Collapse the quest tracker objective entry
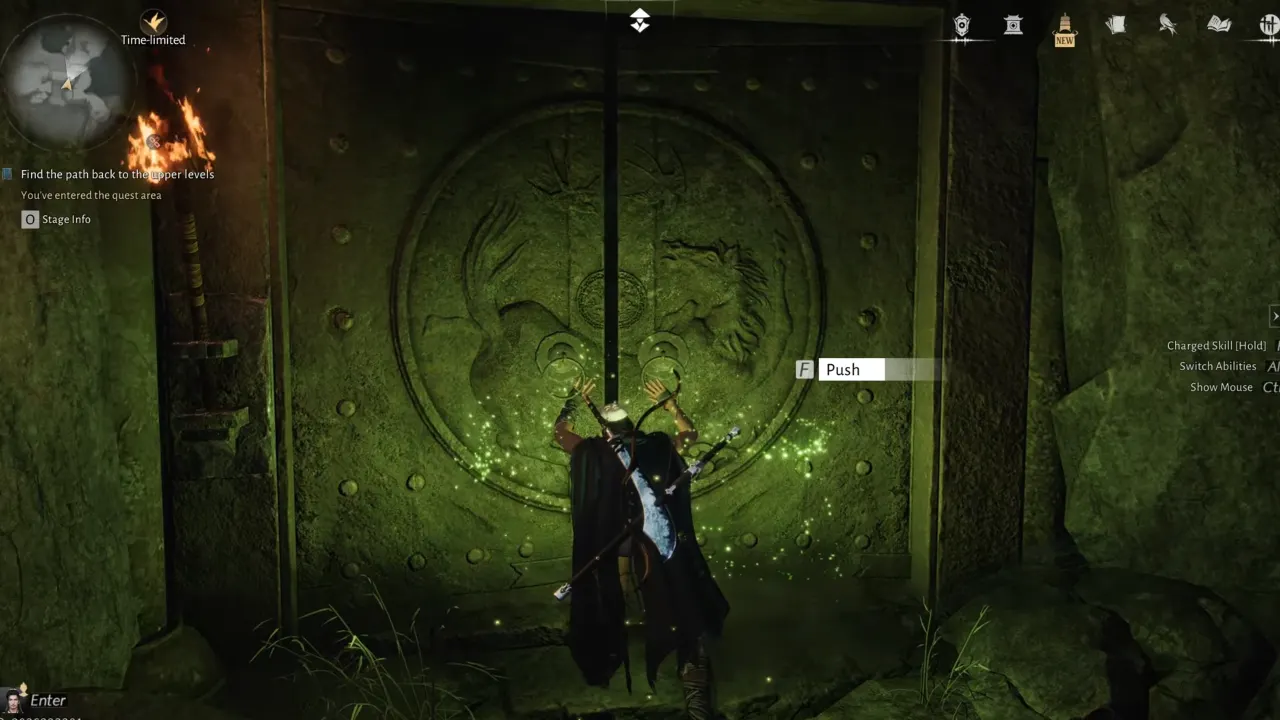The height and width of the screenshot is (720, 1280). (x=116, y=174)
